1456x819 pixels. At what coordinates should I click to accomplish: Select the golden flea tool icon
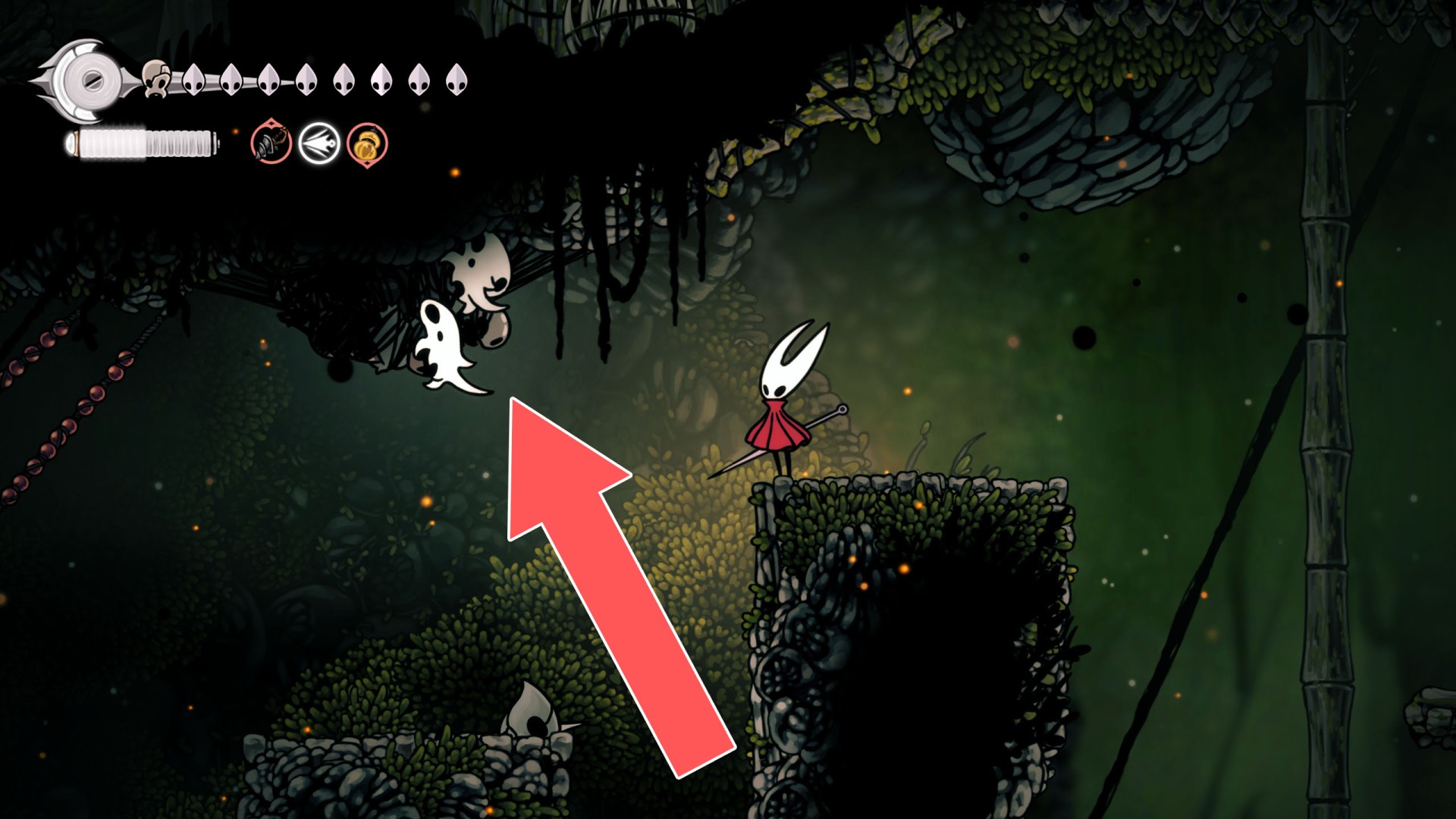tap(366, 142)
